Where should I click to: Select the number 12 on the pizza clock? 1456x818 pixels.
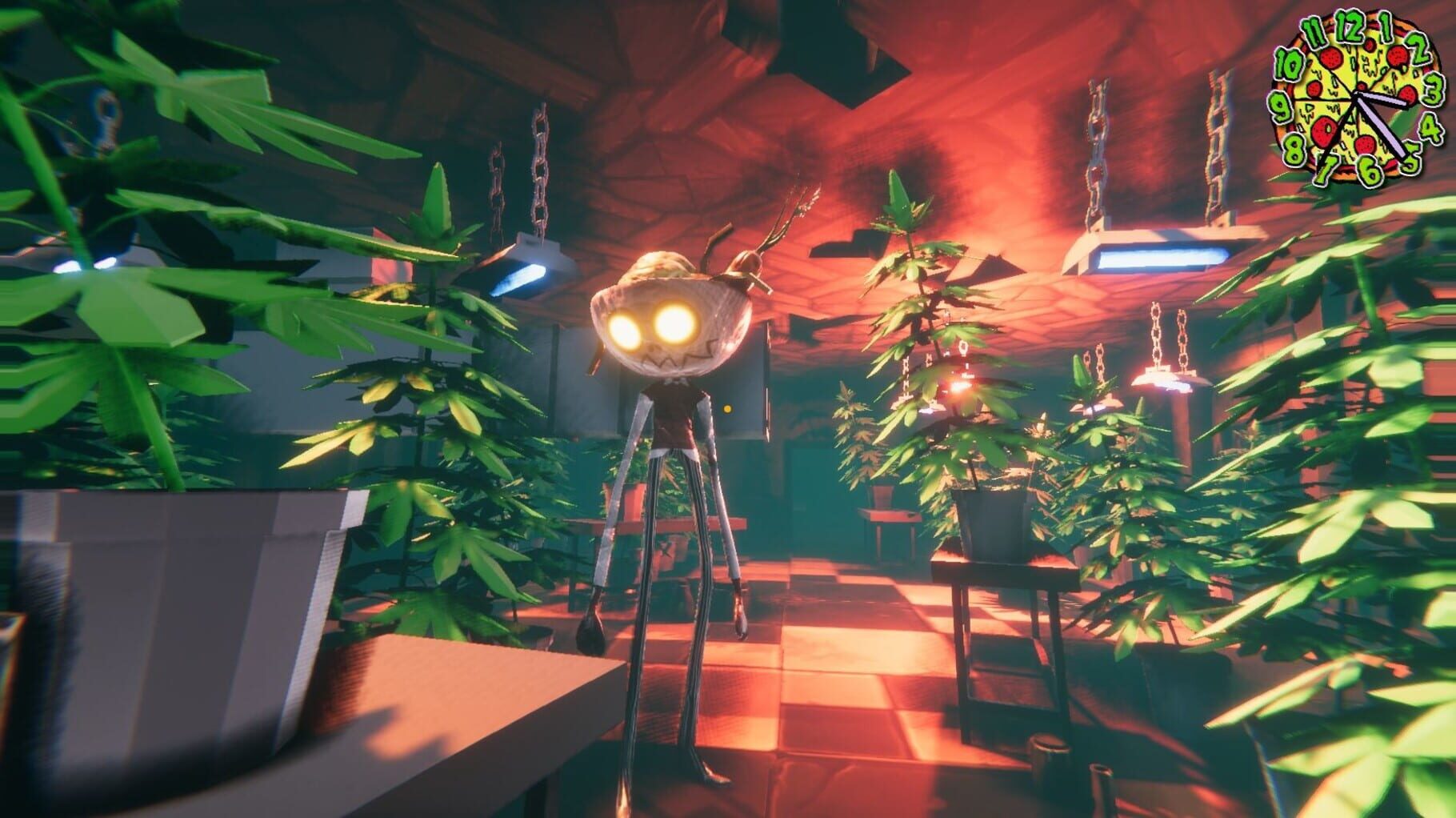coord(1351,28)
